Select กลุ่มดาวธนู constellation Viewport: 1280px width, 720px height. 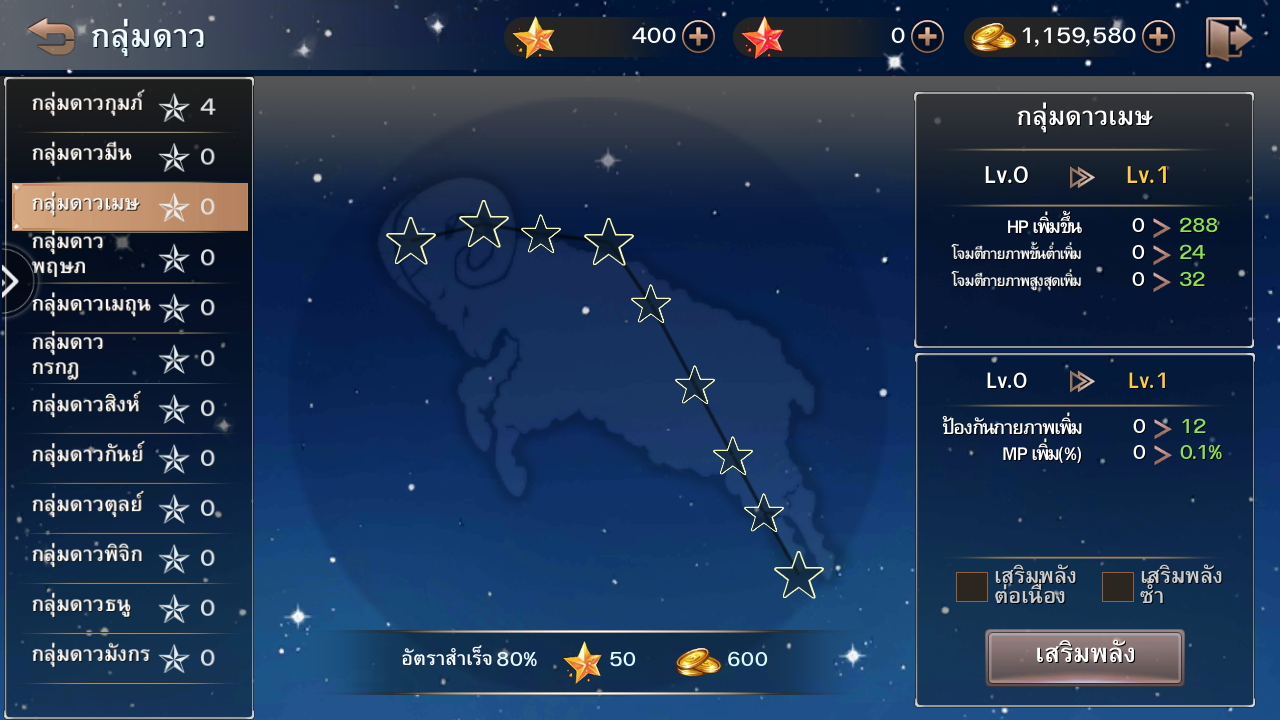coord(129,607)
